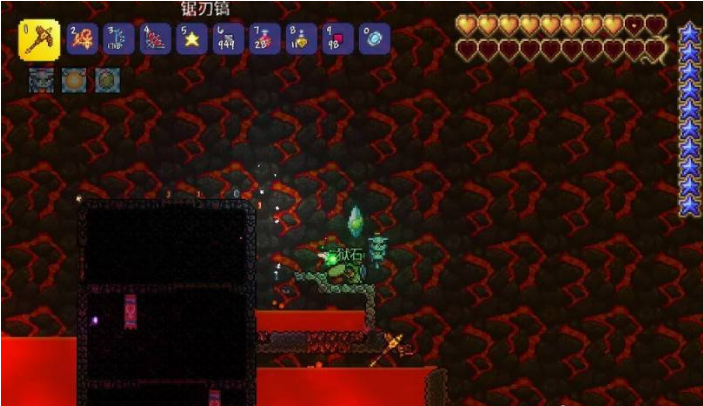Select the red potion stack of 28
Screen dimensions: 703x406
tap(265, 39)
